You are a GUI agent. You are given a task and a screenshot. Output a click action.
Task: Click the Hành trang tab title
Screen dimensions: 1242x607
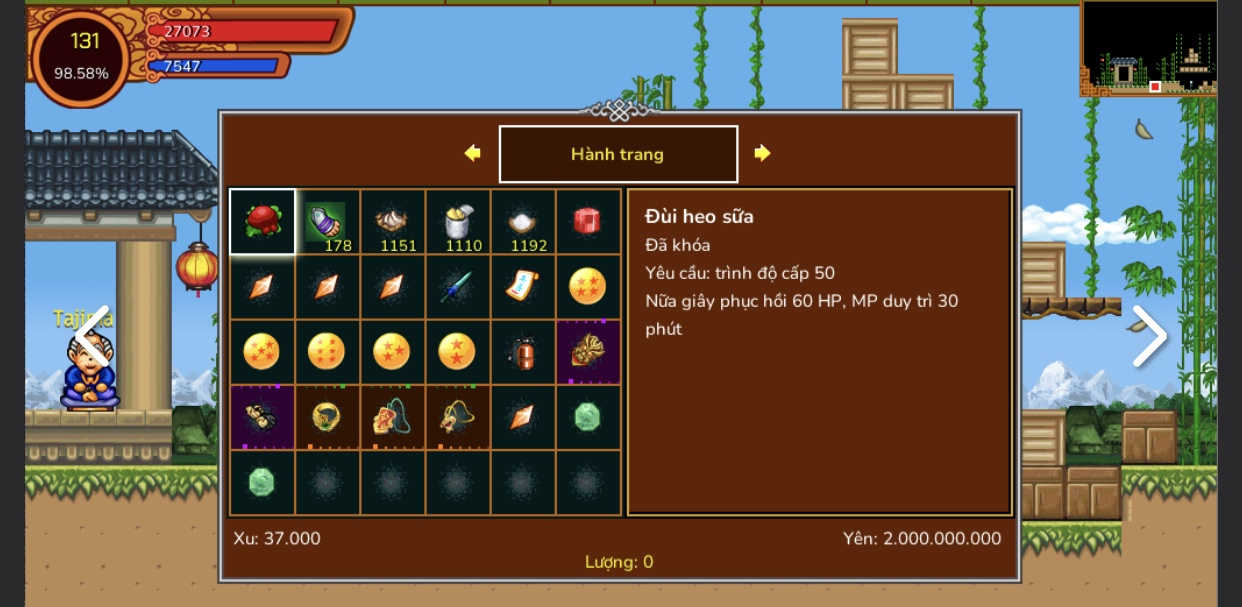coord(618,154)
